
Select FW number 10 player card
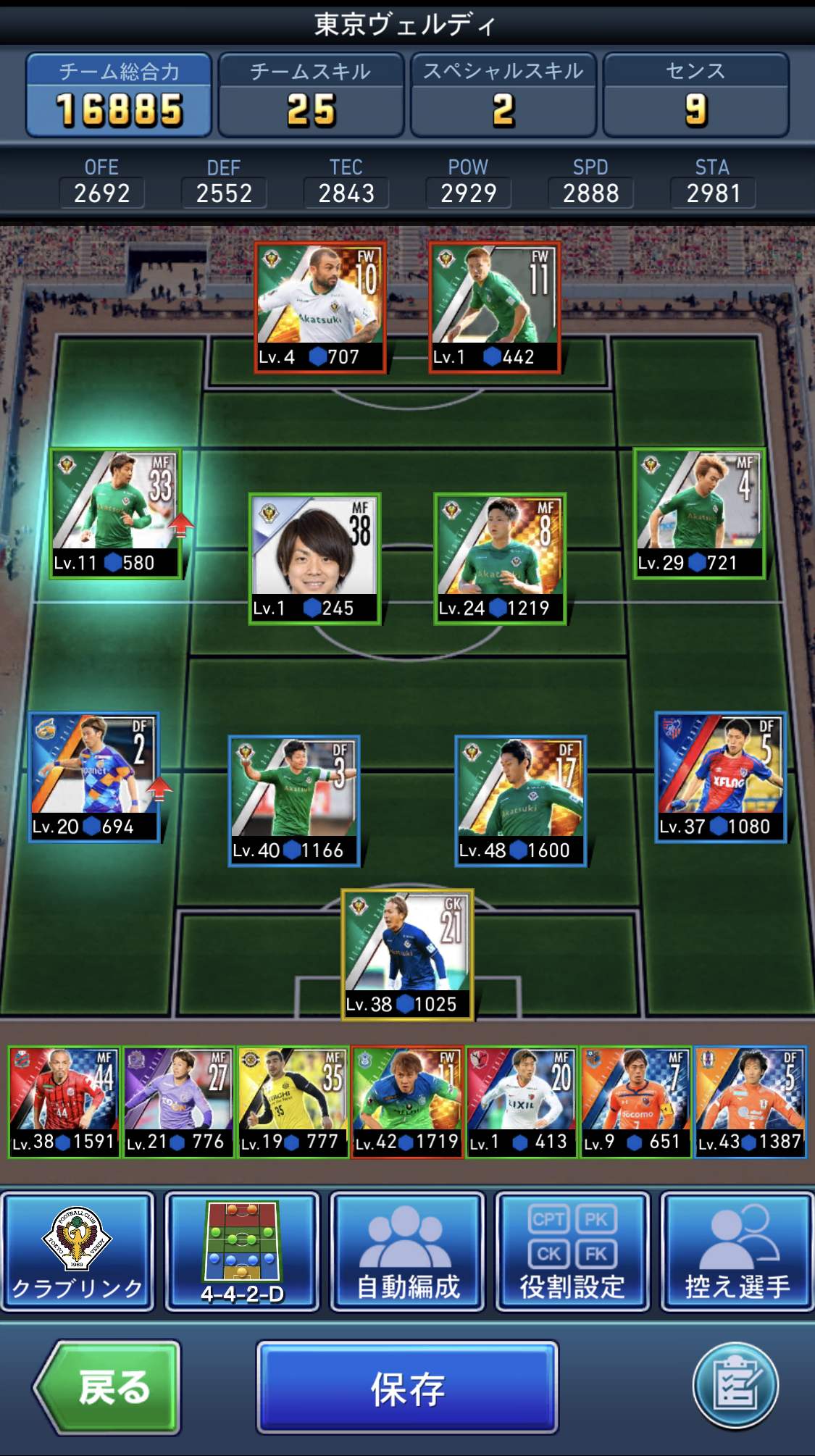tap(319, 307)
